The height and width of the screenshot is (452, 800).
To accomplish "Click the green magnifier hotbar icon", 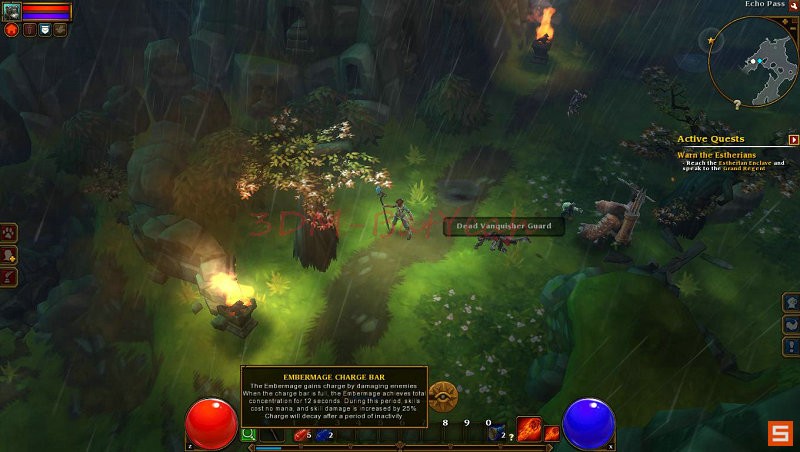I will pos(248,435).
